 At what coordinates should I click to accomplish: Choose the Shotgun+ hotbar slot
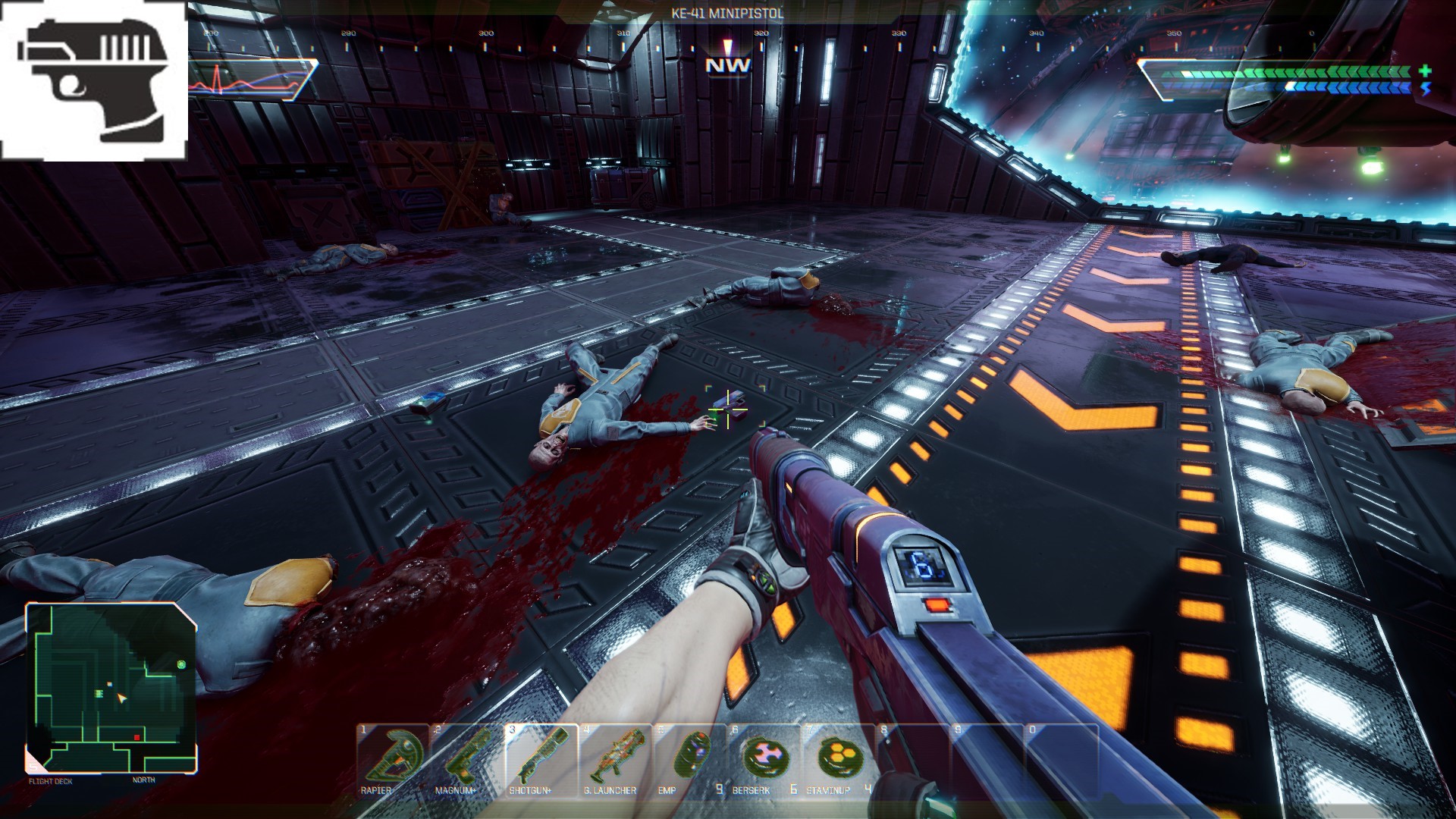tap(541, 759)
